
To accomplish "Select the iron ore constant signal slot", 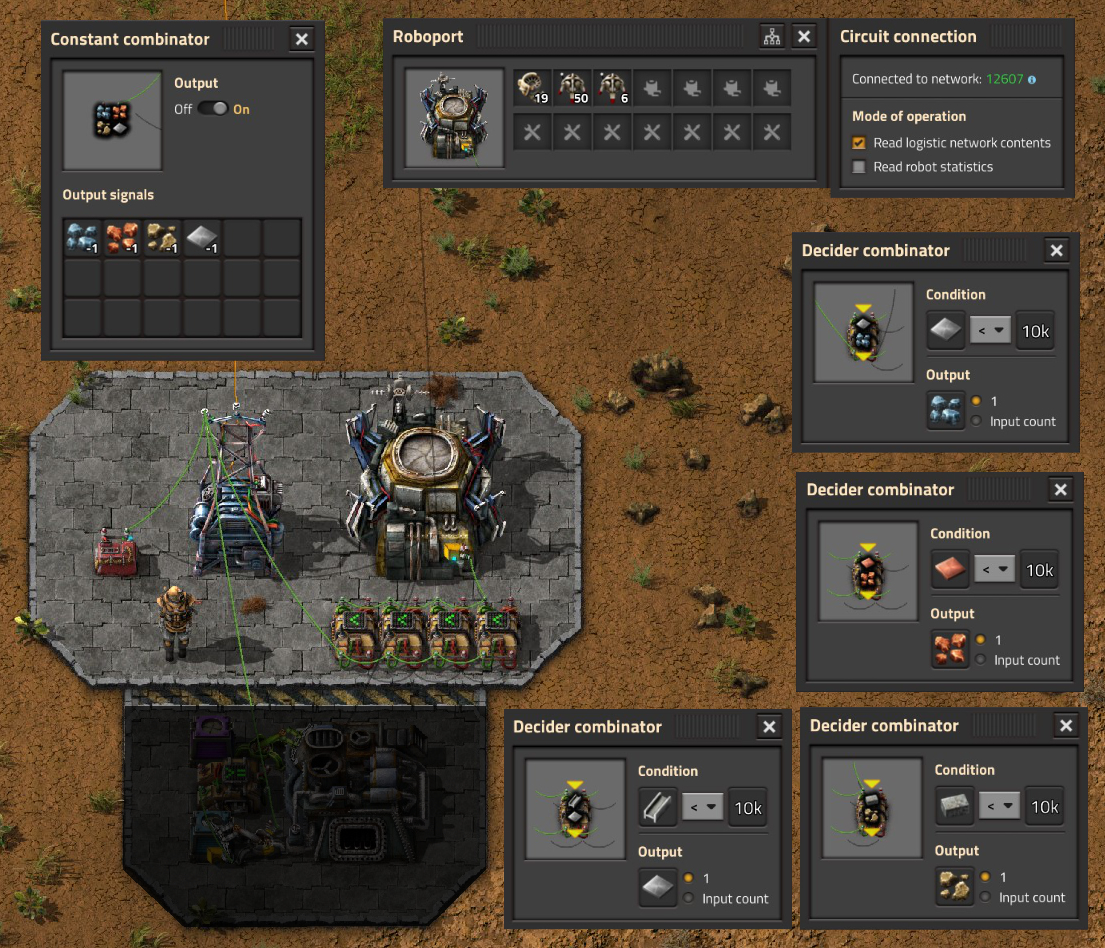I will coord(82,239).
